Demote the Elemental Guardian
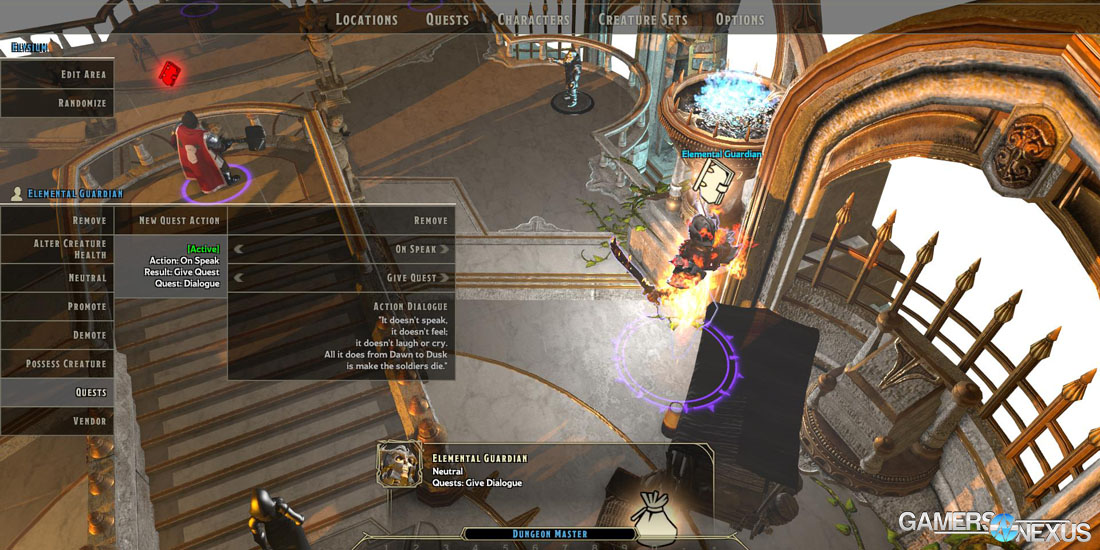The width and height of the screenshot is (1100, 550). [57, 335]
